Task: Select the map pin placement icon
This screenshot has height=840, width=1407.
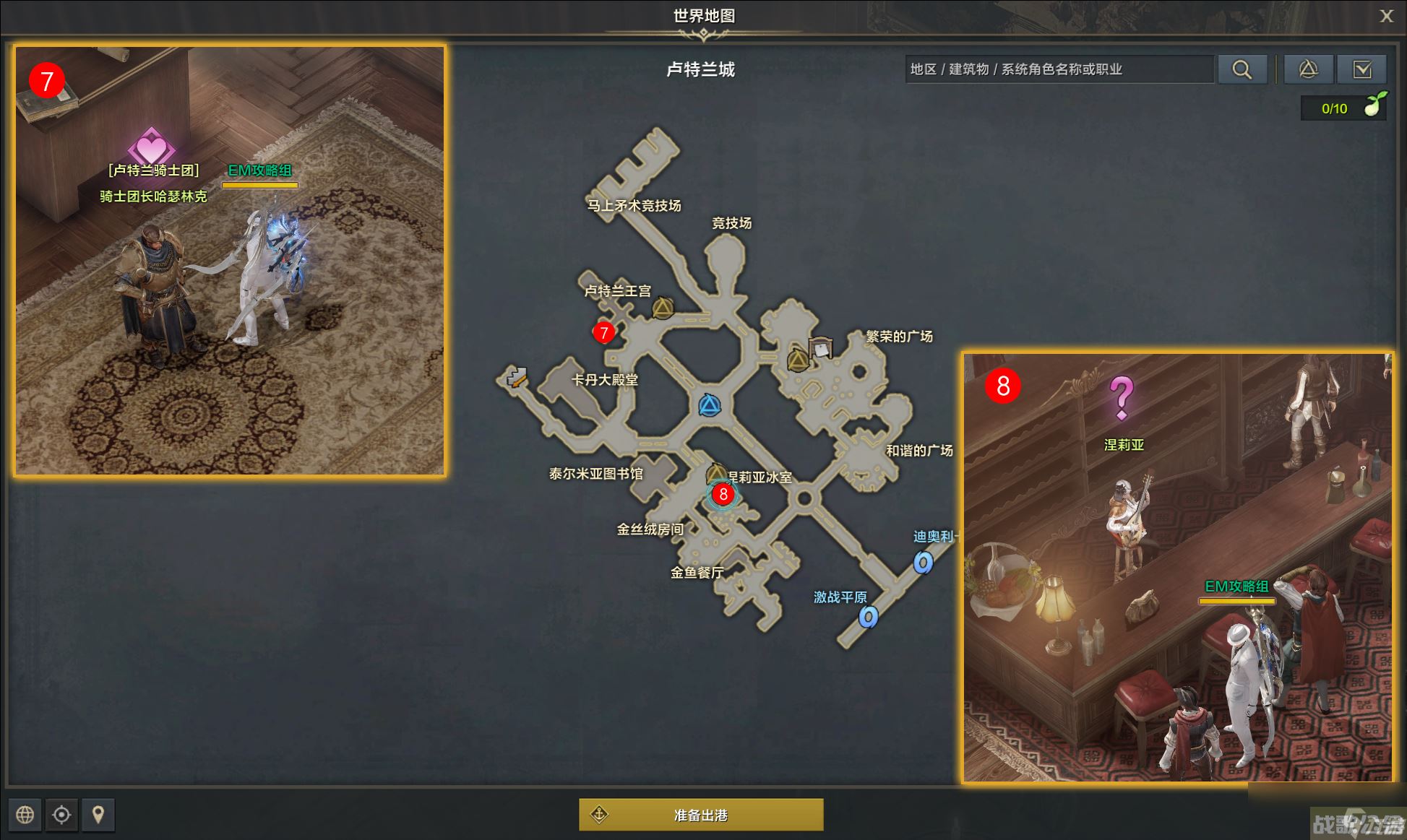Action: coord(98,815)
